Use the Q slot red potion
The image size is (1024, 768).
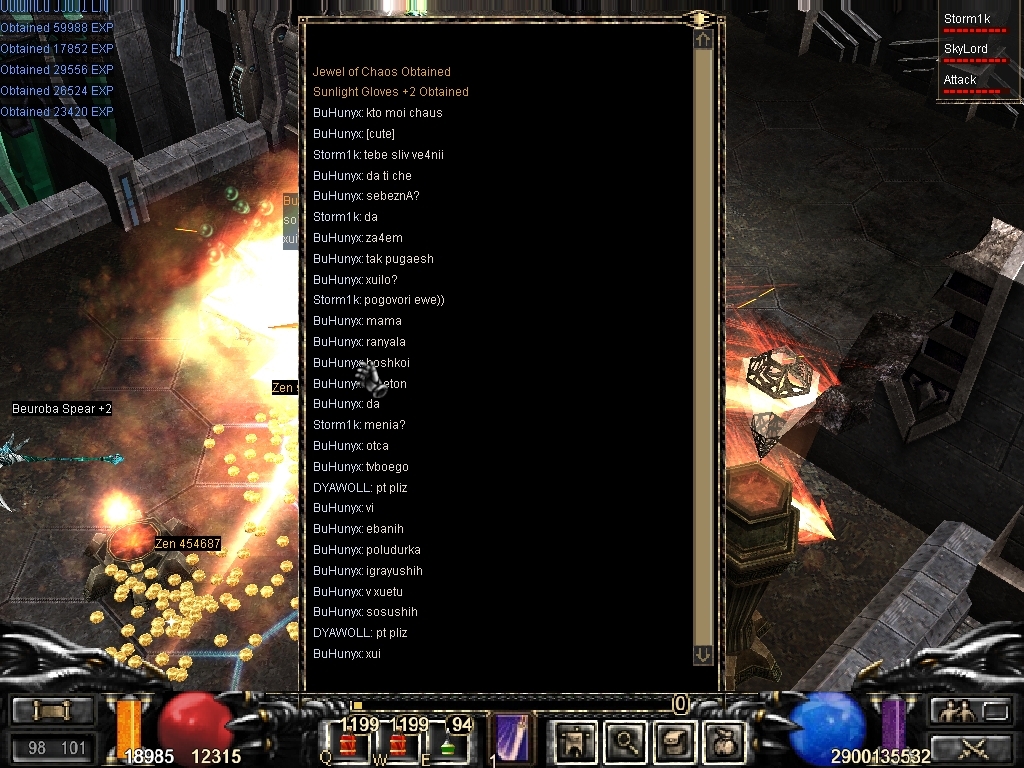348,744
